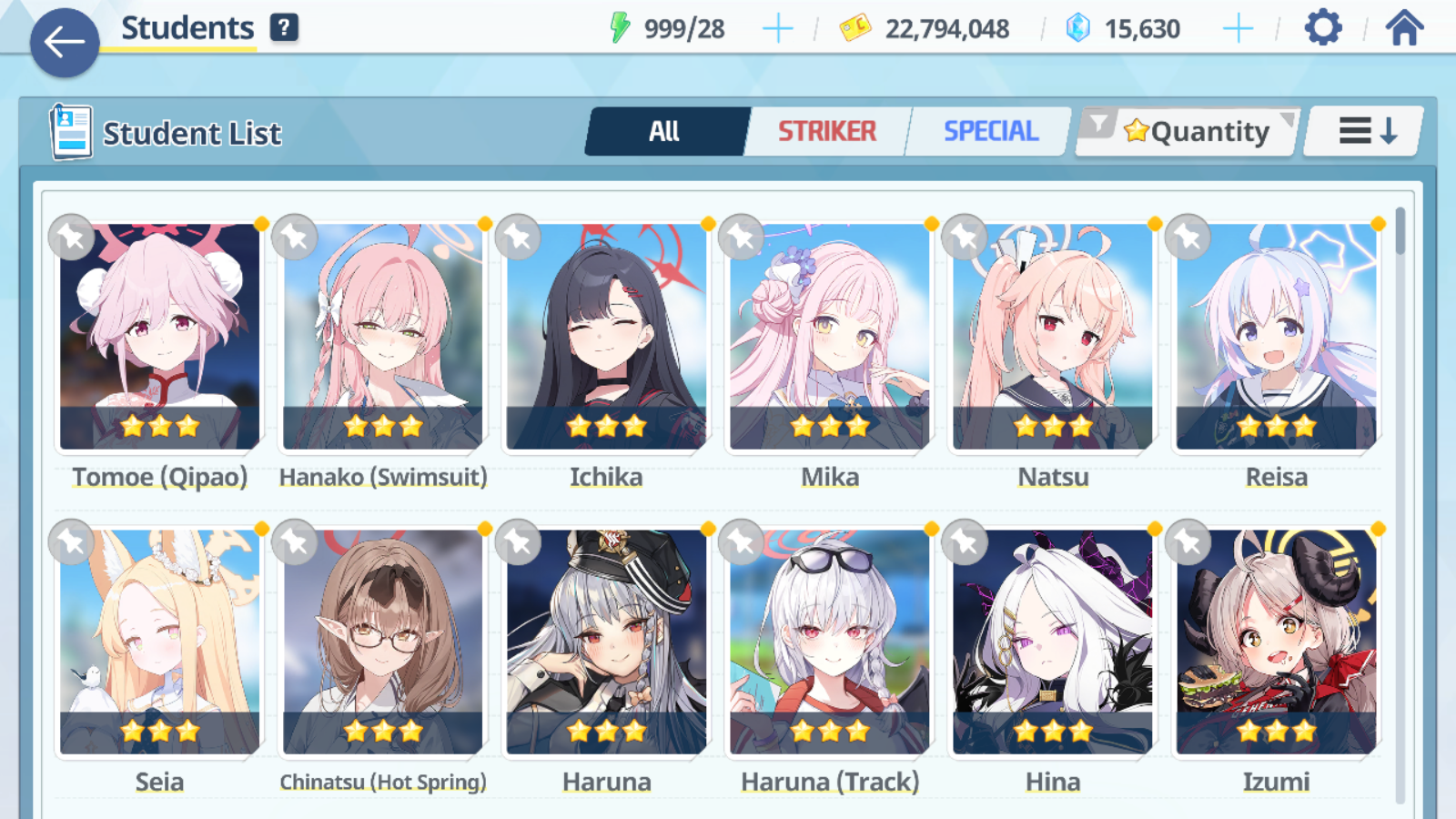1456x819 pixels.
Task: Open the Quantity sort dropdown
Action: tap(1188, 132)
